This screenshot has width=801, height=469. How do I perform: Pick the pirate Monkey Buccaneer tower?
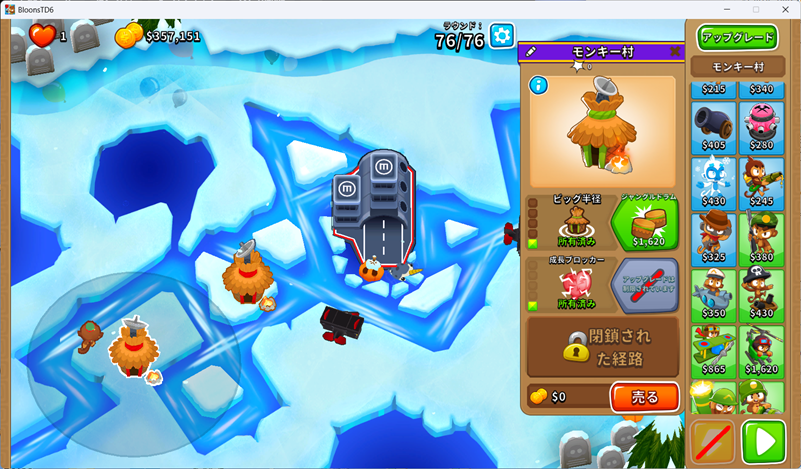762,292
